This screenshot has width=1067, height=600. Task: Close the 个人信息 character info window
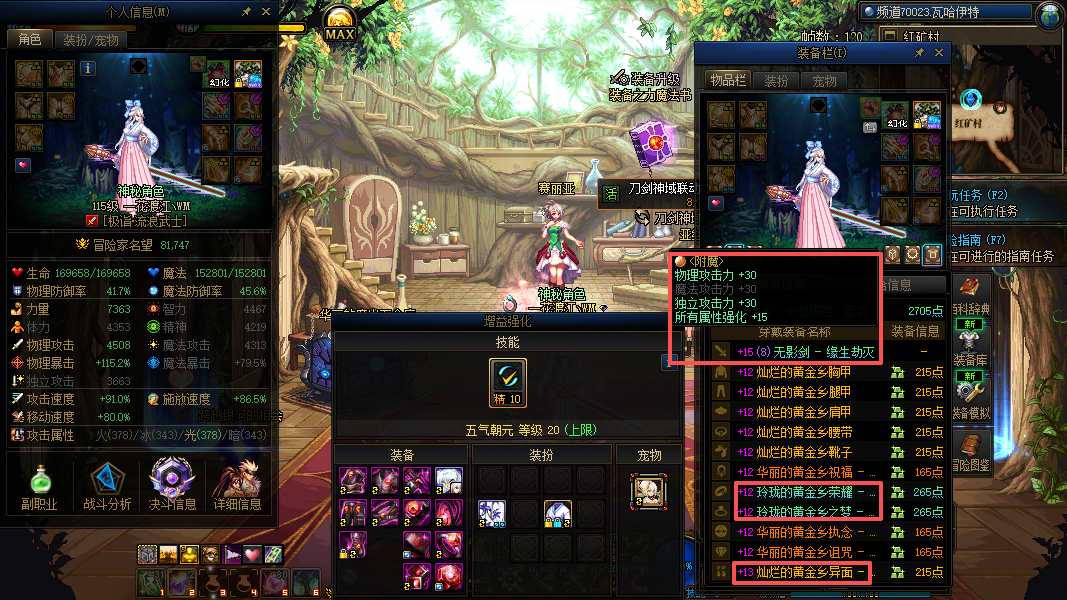point(266,12)
